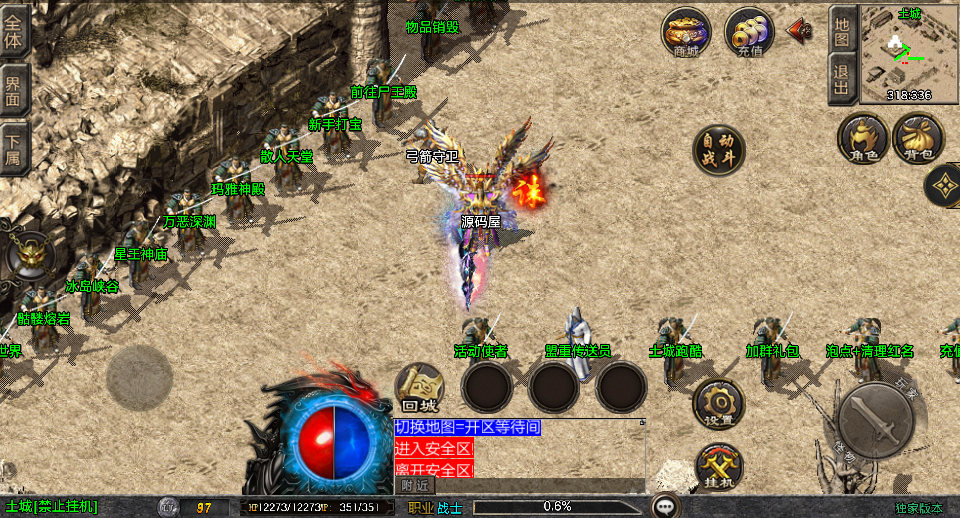Open the chat speech bubble icon

[x=665, y=506]
